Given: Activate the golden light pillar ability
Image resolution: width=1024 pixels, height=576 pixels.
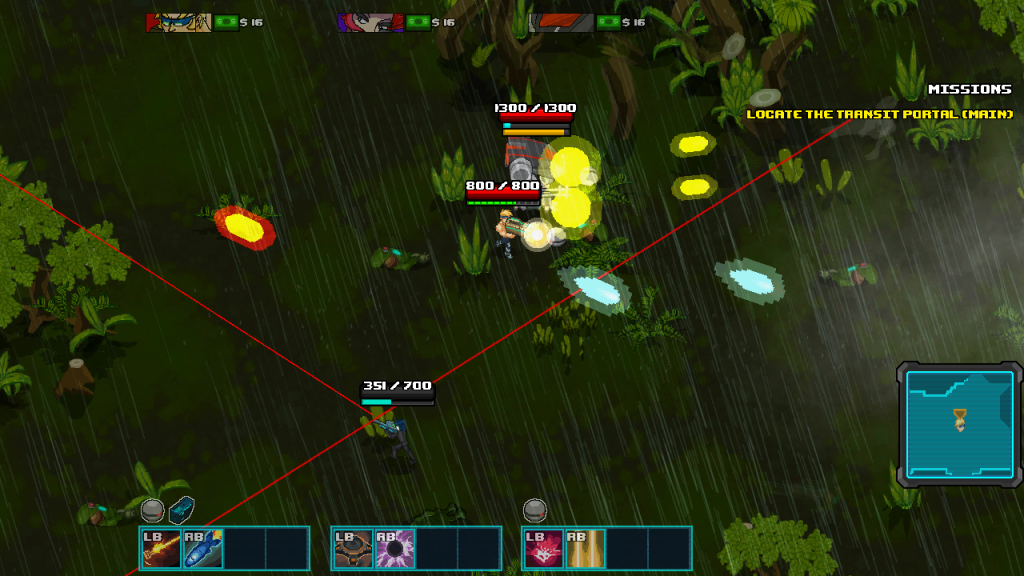Looking at the screenshot, I should pyautogui.click(x=586, y=548).
